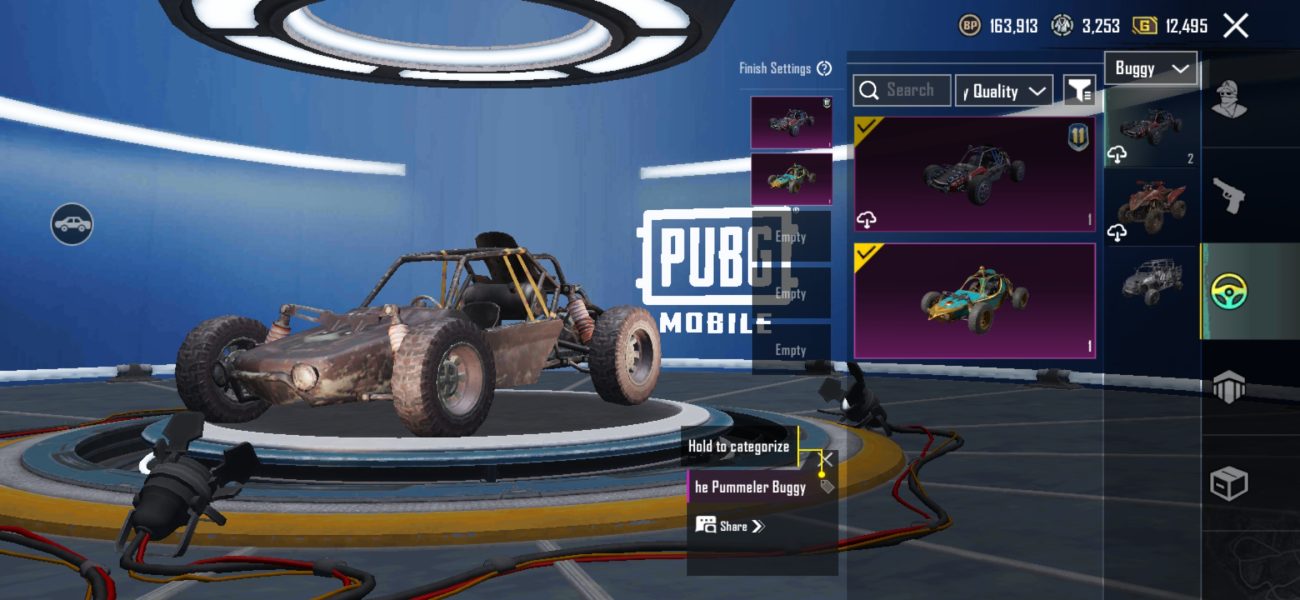Choose the grey armored truck vehicle thumbnail

pyautogui.click(x=1152, y=278)
